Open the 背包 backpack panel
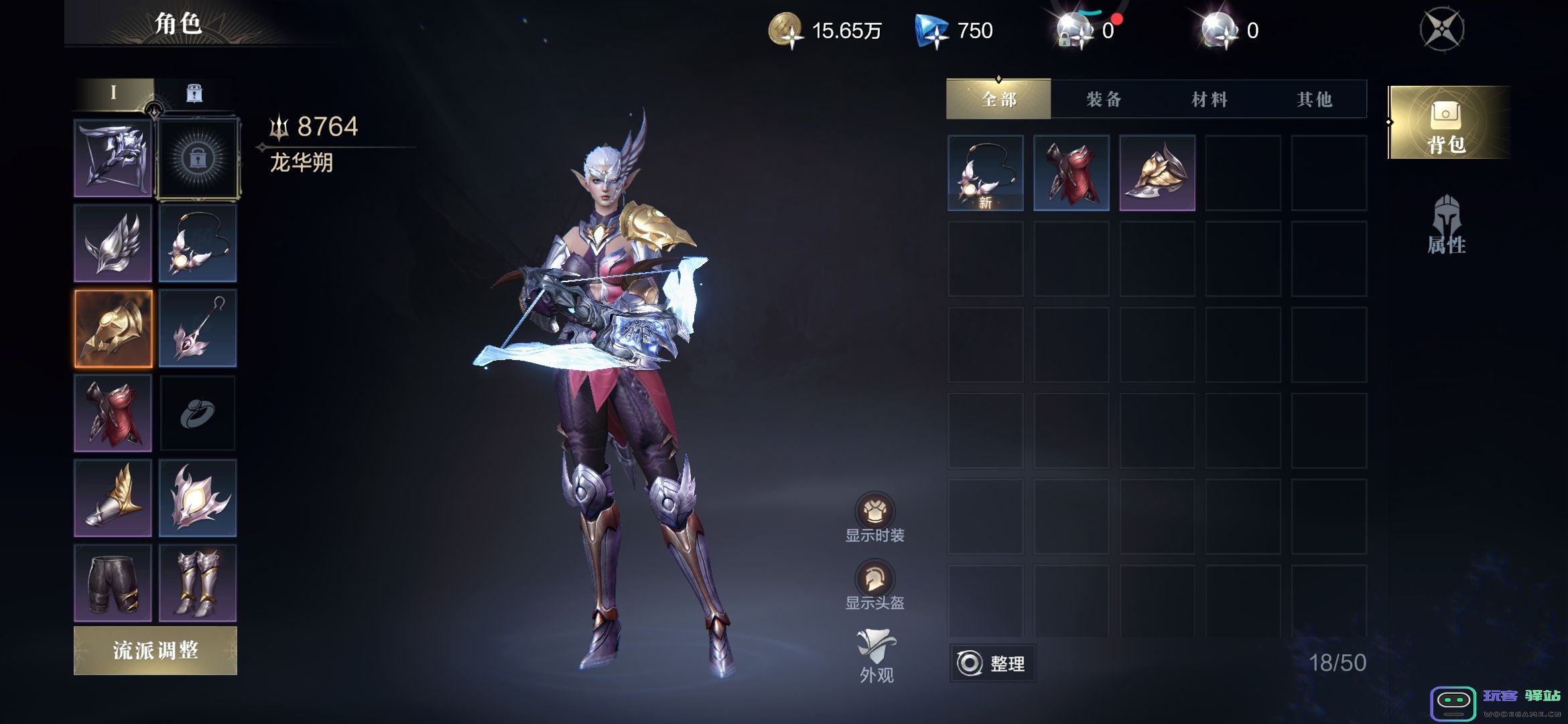The image size is (1568, 724). pos(1447,123)
